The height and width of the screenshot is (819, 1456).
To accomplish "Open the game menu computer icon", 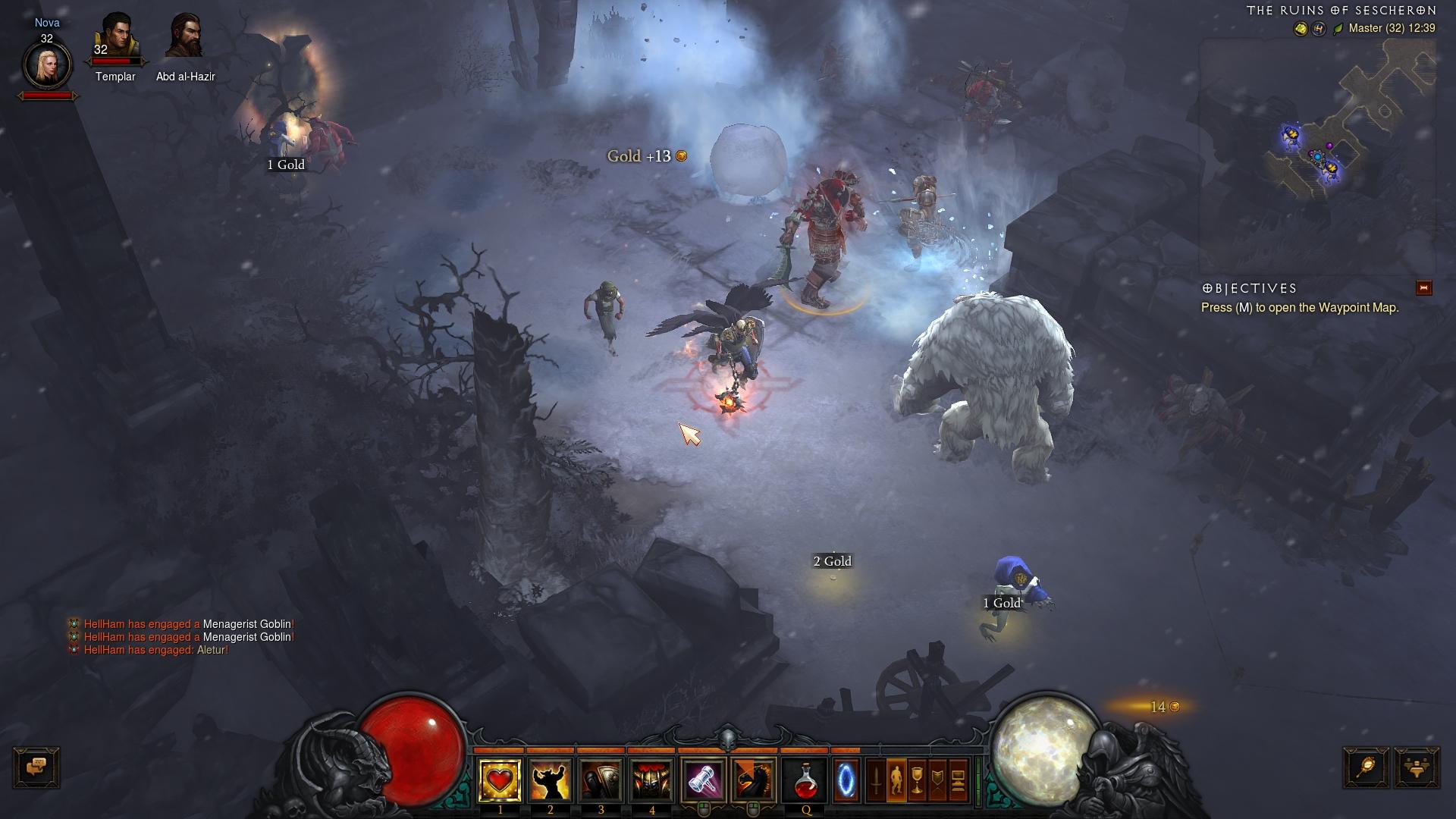I will pos(958,780).
